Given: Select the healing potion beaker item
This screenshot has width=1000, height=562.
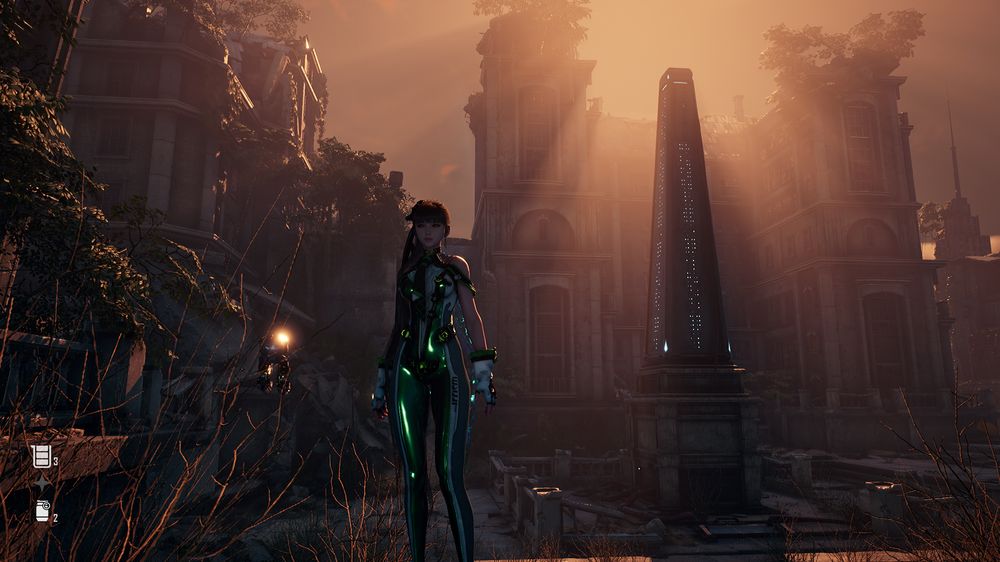Looking at the screenshot, I should click(x=41, y=457).
